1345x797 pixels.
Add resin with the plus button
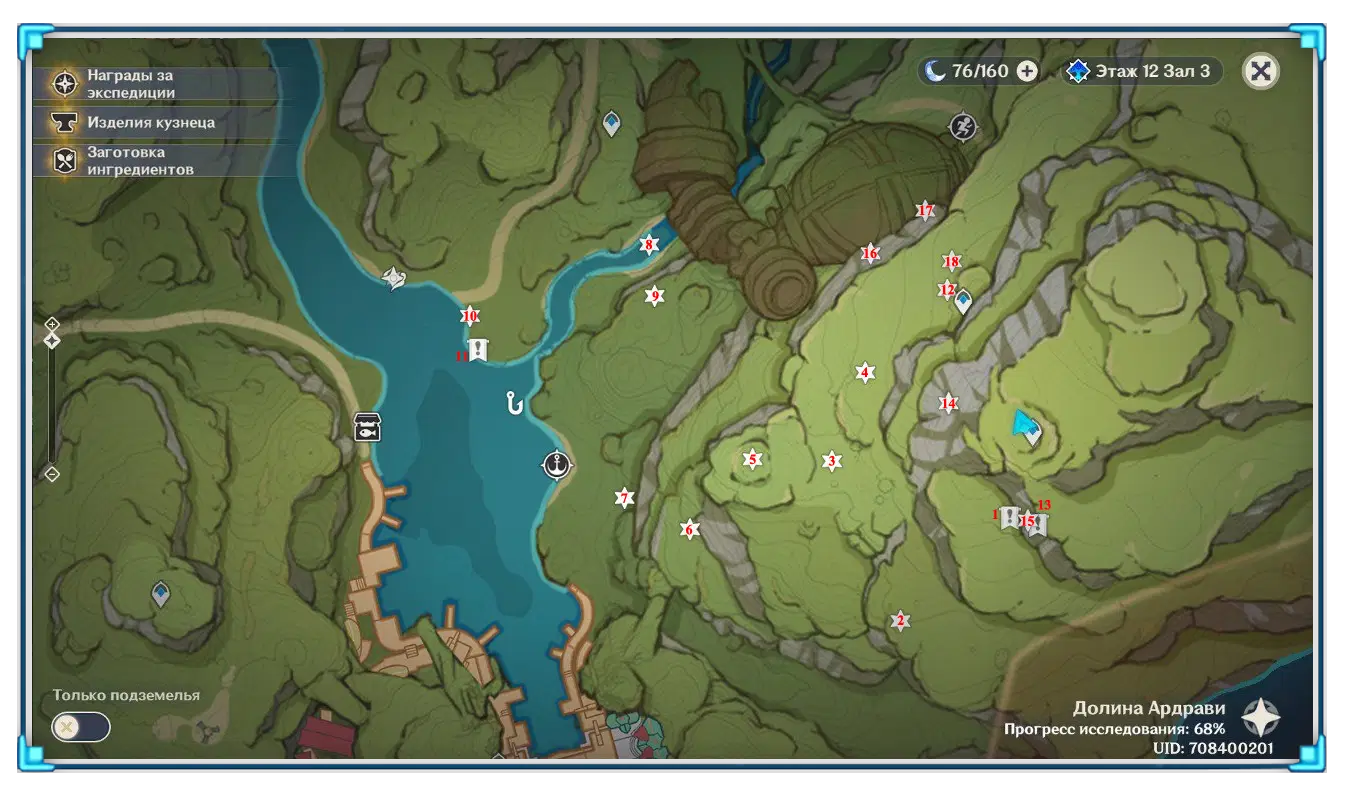coord(1027,71)
